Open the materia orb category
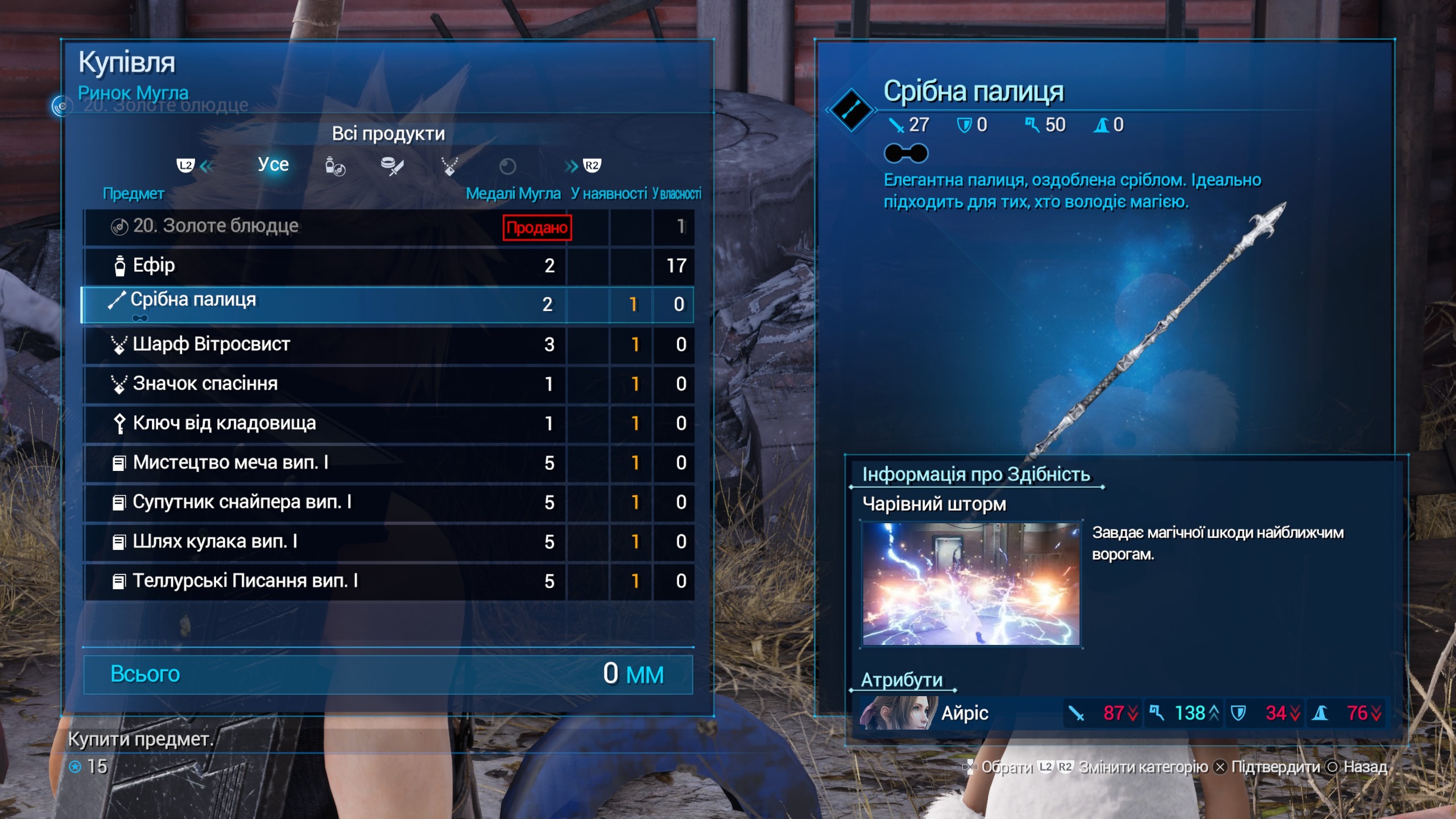1456x819 pixels. 507,167
